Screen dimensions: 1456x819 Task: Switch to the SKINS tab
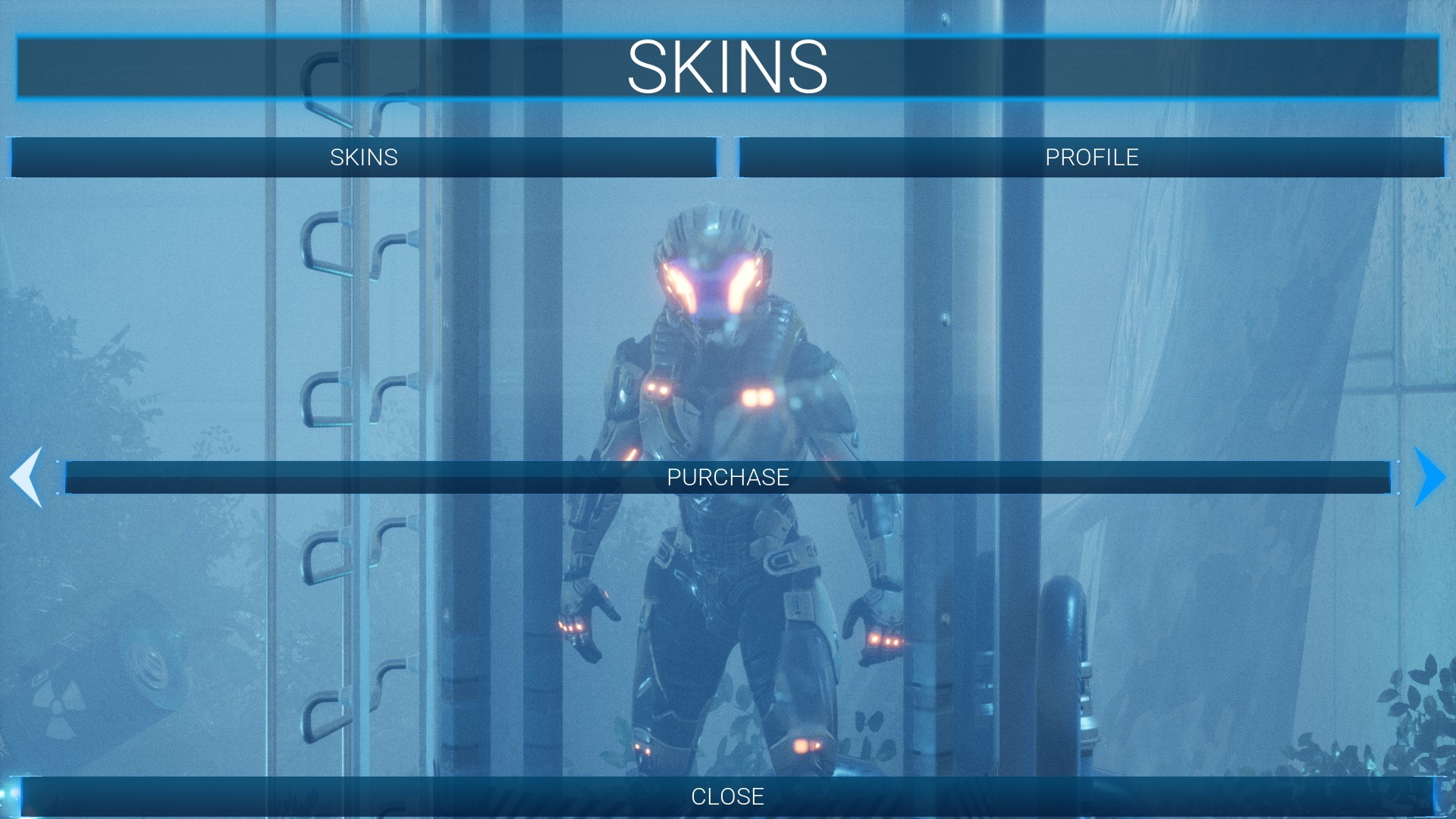362,158
